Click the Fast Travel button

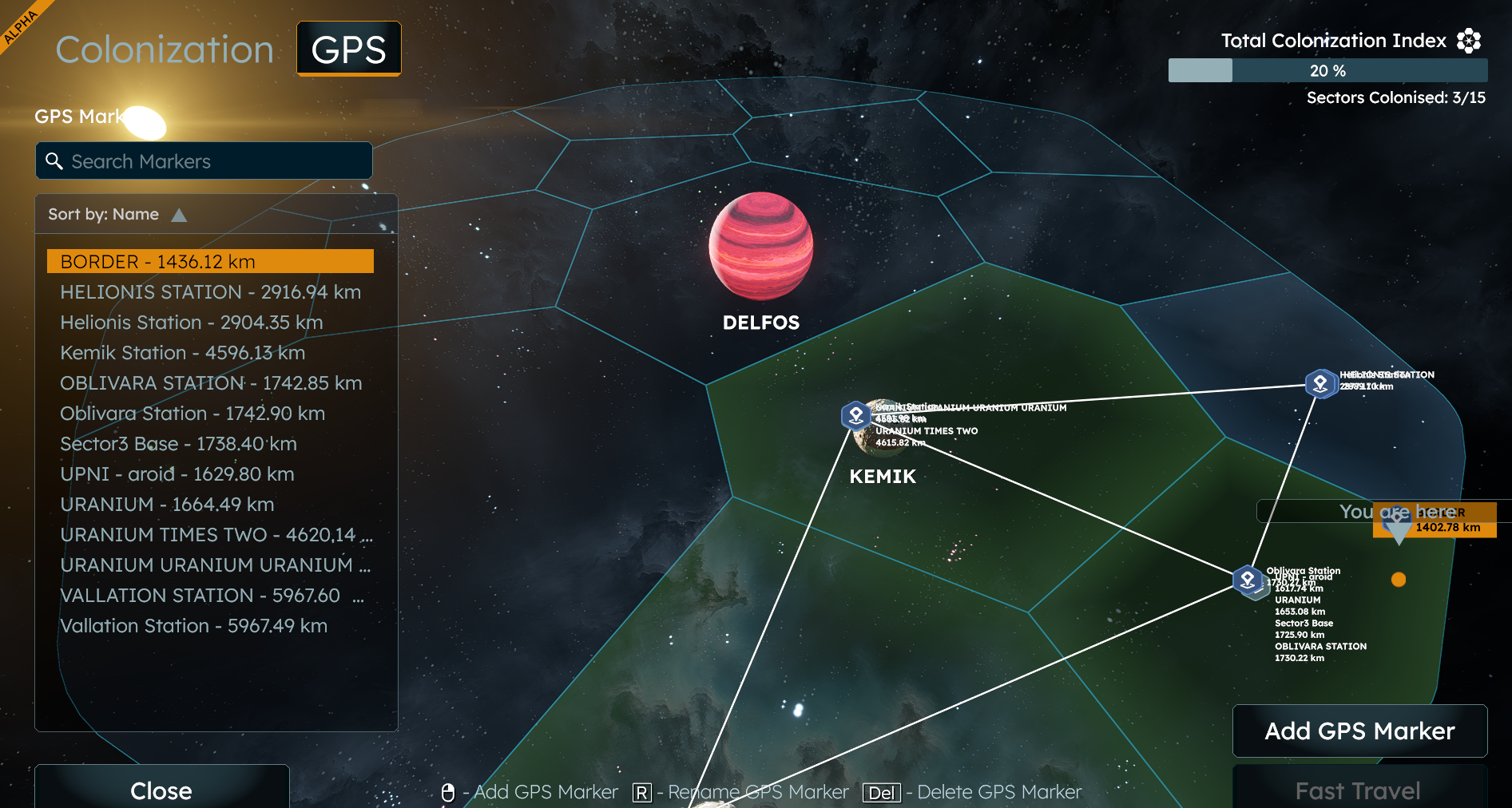1358,790
